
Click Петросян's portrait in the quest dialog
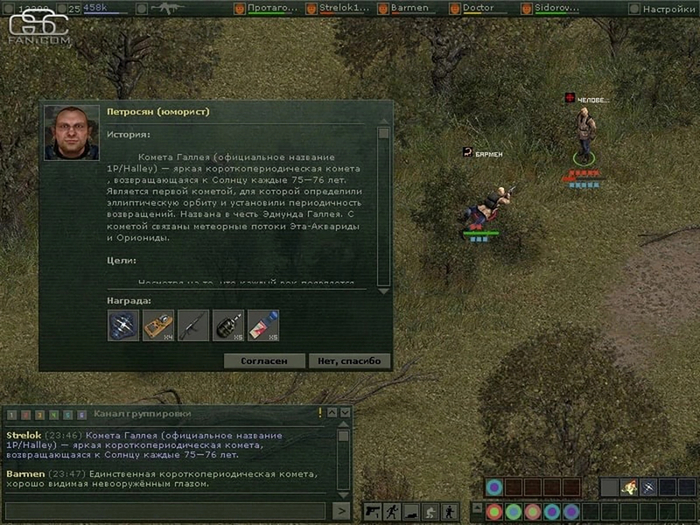click(x=71, y=132)
